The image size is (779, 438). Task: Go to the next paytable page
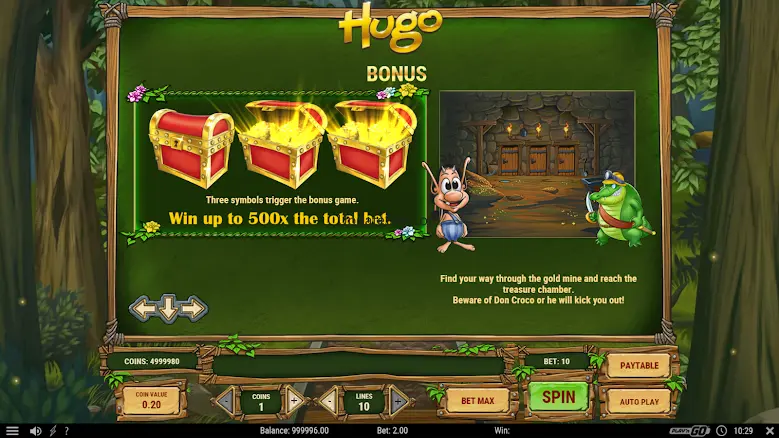(x=193, y=309)
